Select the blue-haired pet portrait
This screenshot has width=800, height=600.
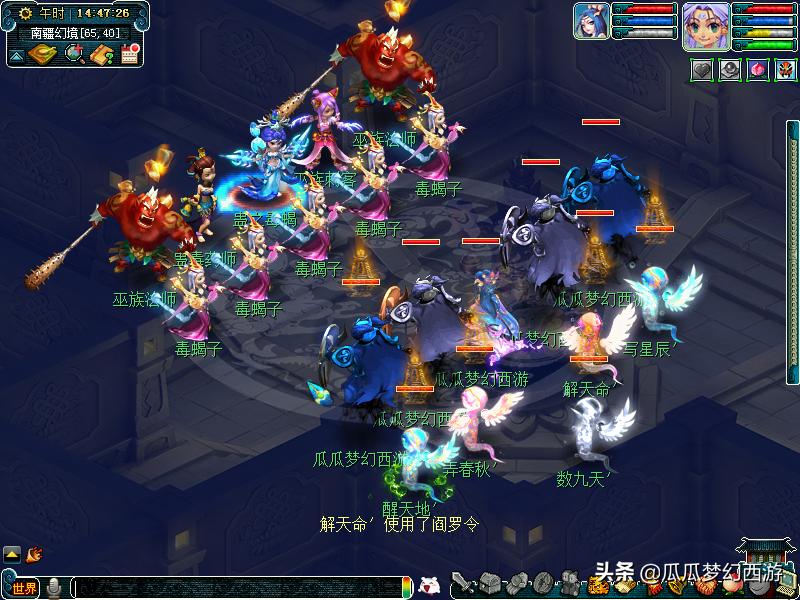click(591, 22)
